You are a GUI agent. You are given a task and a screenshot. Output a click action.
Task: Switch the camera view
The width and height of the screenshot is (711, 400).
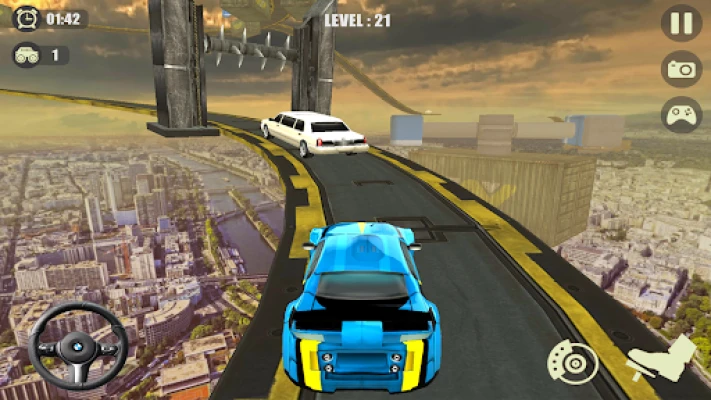coord(681,69)
